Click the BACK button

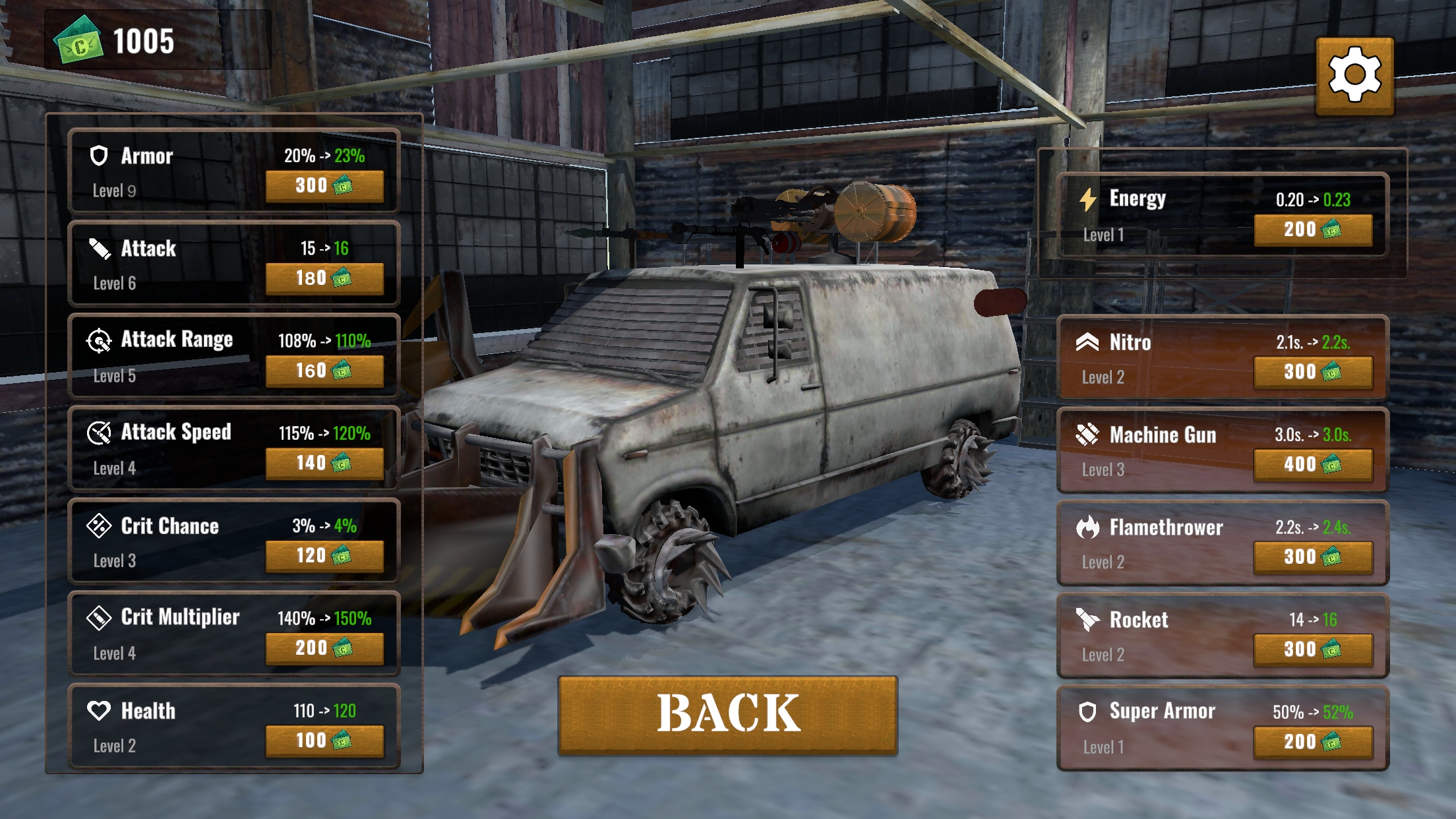coord(727,714)
